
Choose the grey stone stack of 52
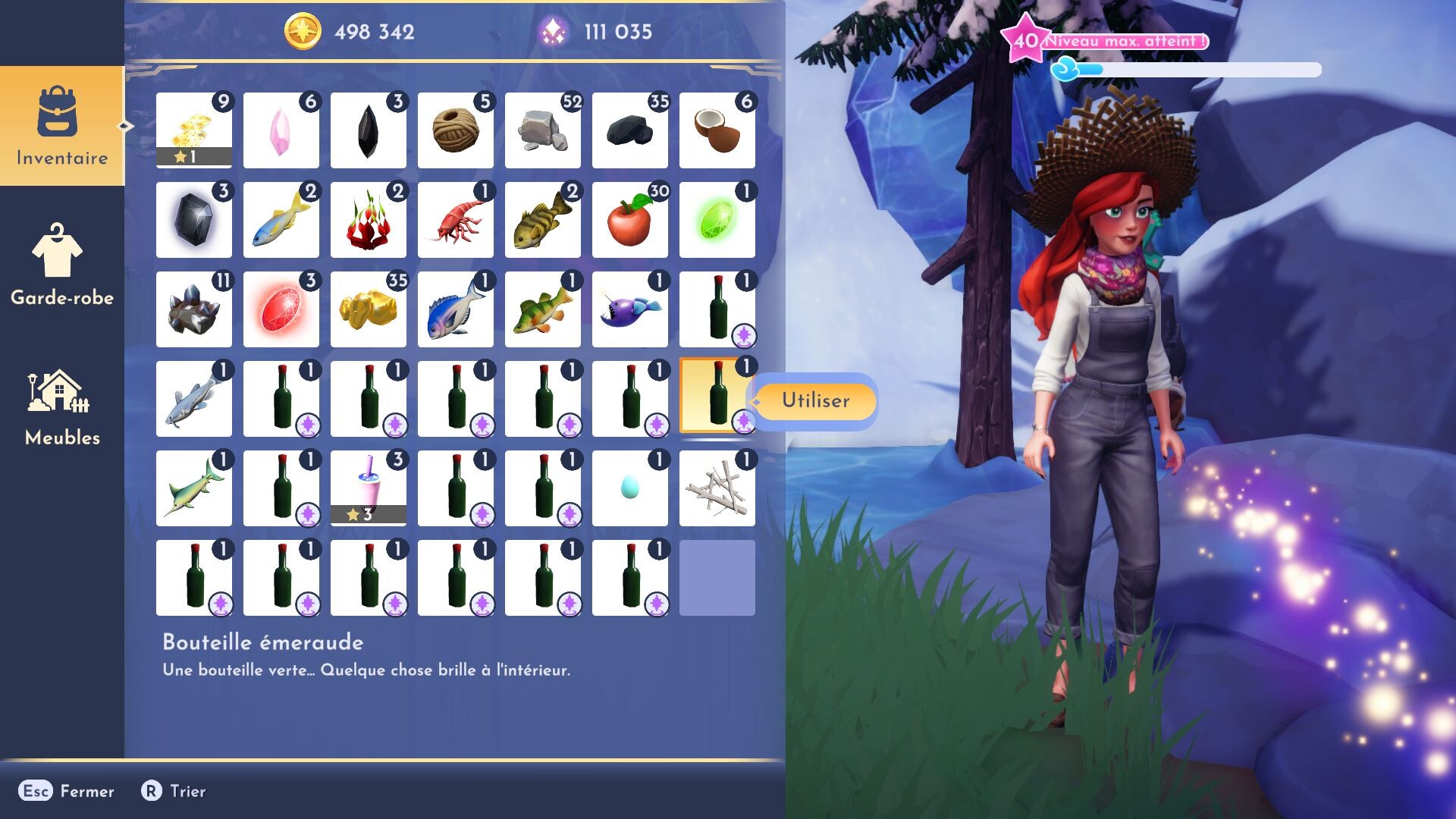click(542, 130)
